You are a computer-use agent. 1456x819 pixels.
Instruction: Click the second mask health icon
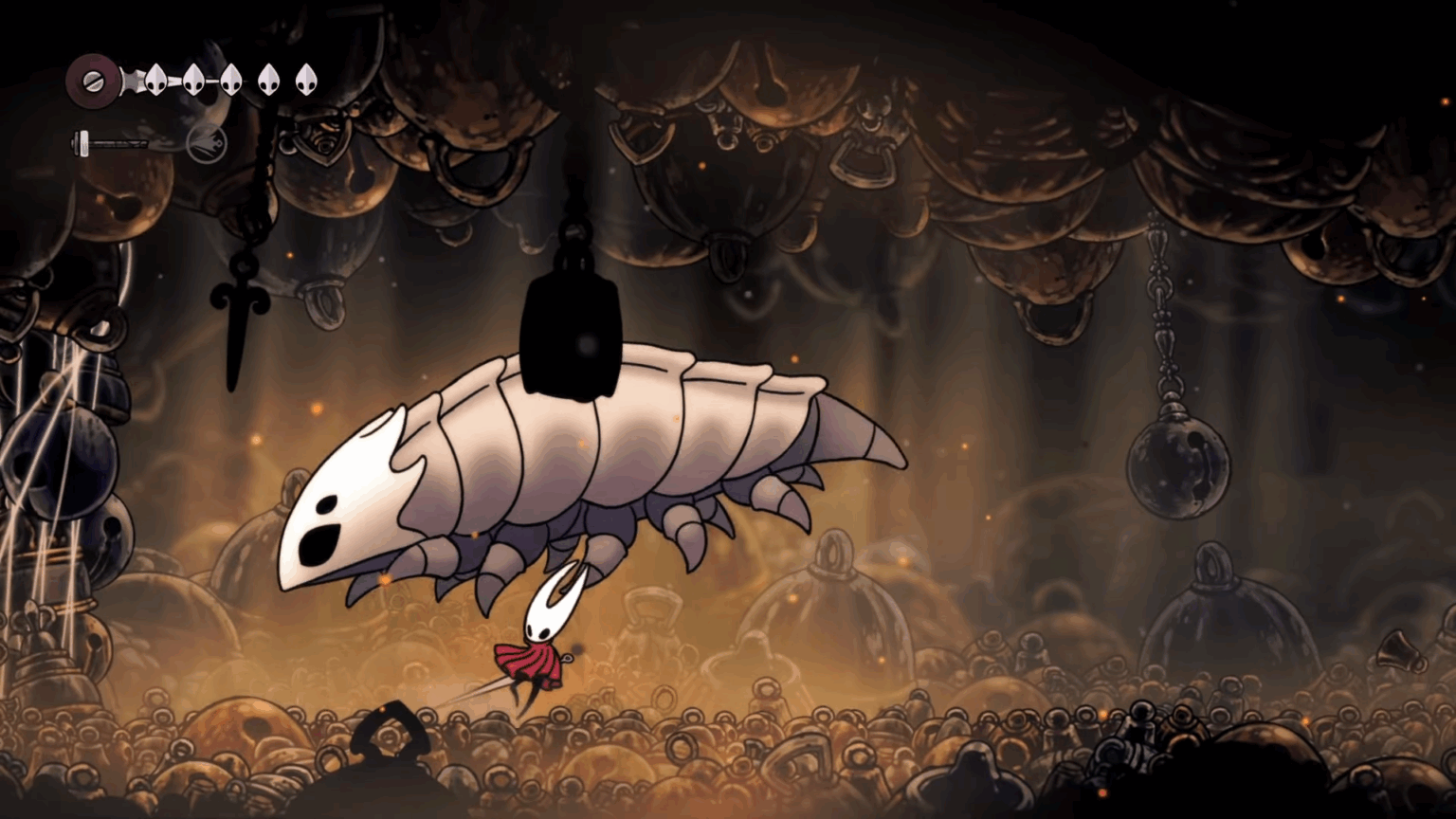click(194, 81)
